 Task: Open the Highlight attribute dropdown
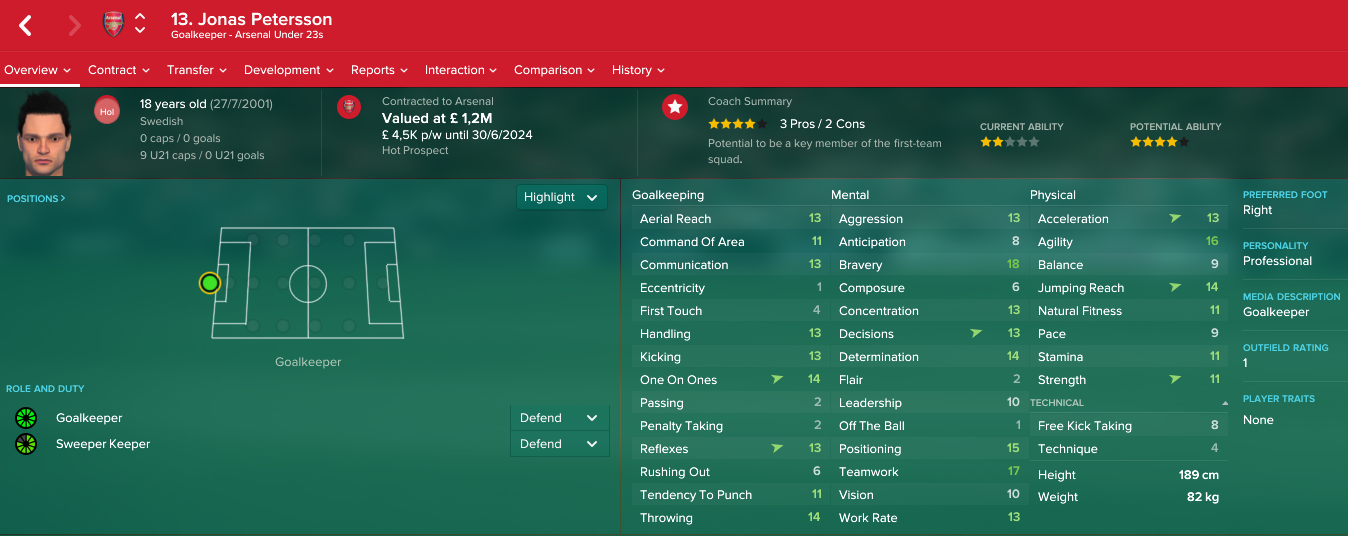coord(562,197)
